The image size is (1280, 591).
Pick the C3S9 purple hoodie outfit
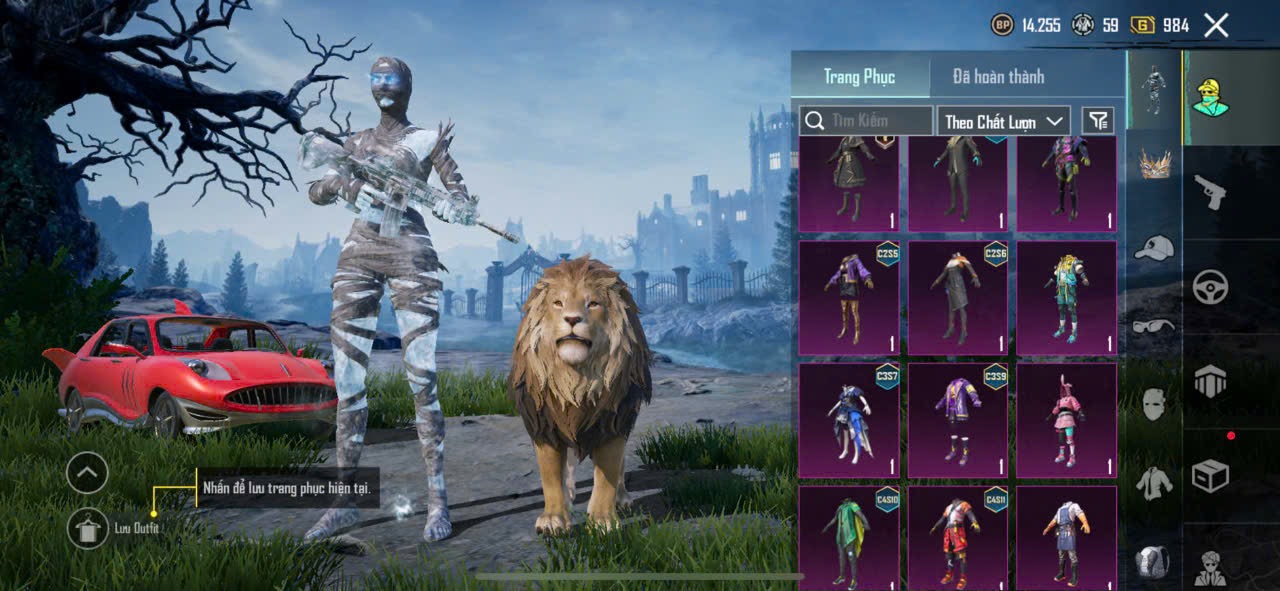pos(957,420)
